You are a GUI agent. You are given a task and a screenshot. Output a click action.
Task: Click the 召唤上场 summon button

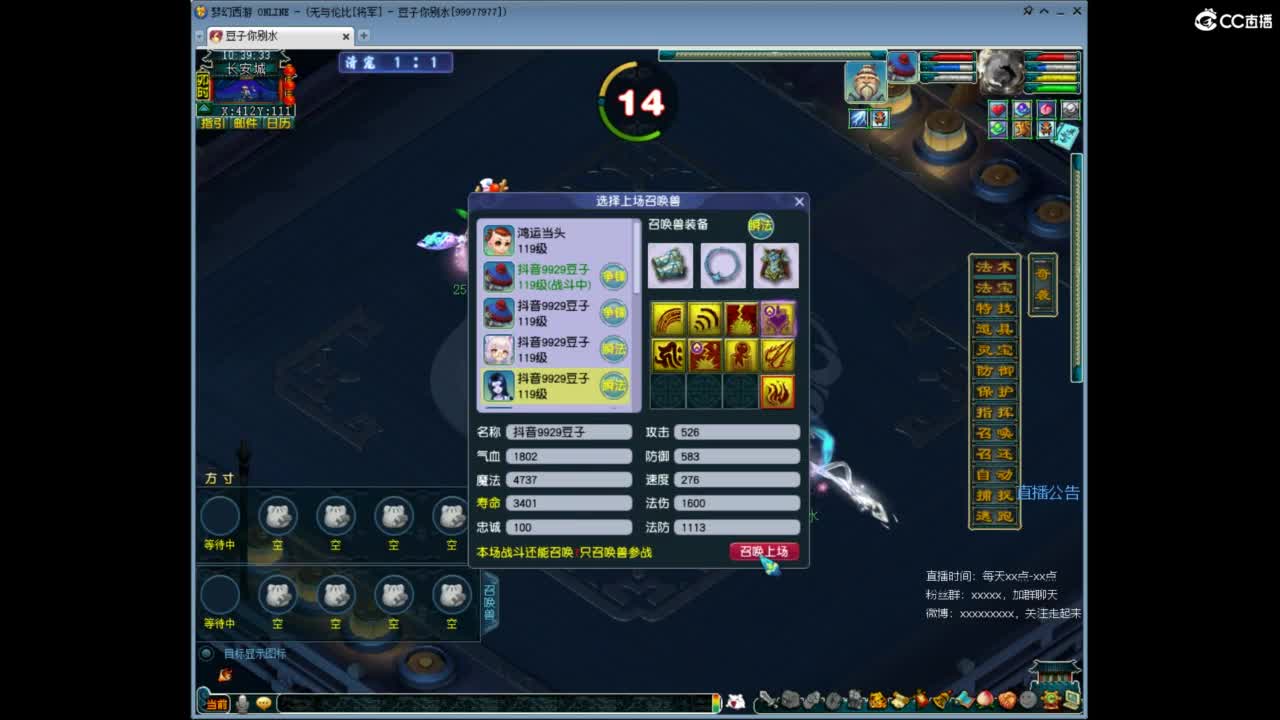(x=763, y=551)
